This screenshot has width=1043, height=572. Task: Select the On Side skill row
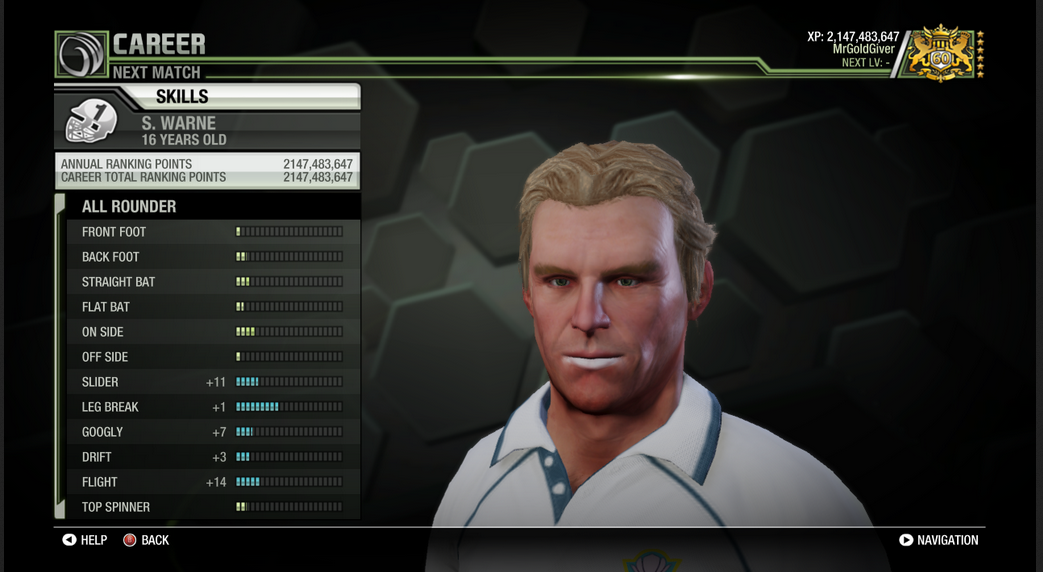[x=212, y=332]
